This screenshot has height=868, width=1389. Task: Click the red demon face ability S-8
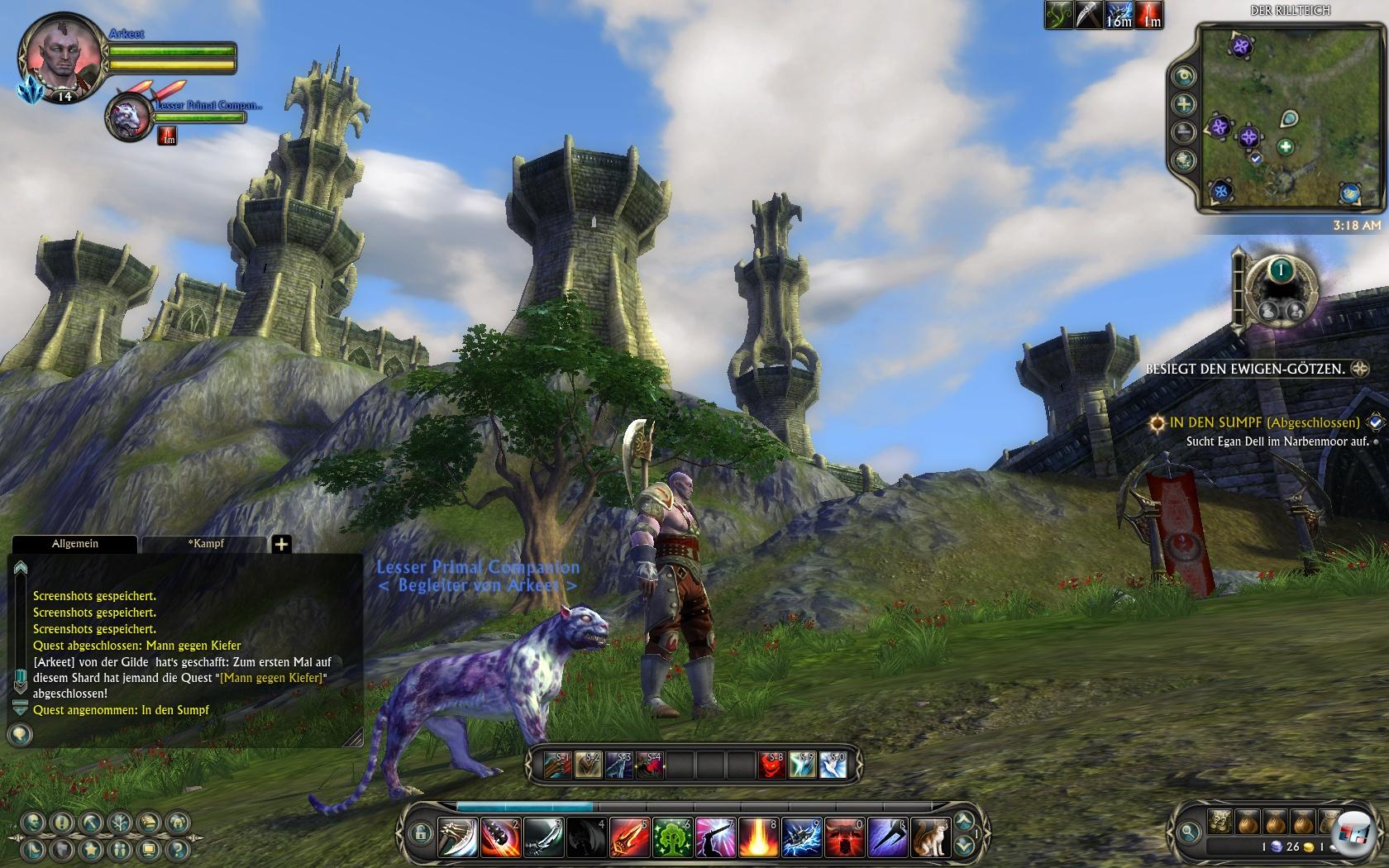click(x=772, y=765)
